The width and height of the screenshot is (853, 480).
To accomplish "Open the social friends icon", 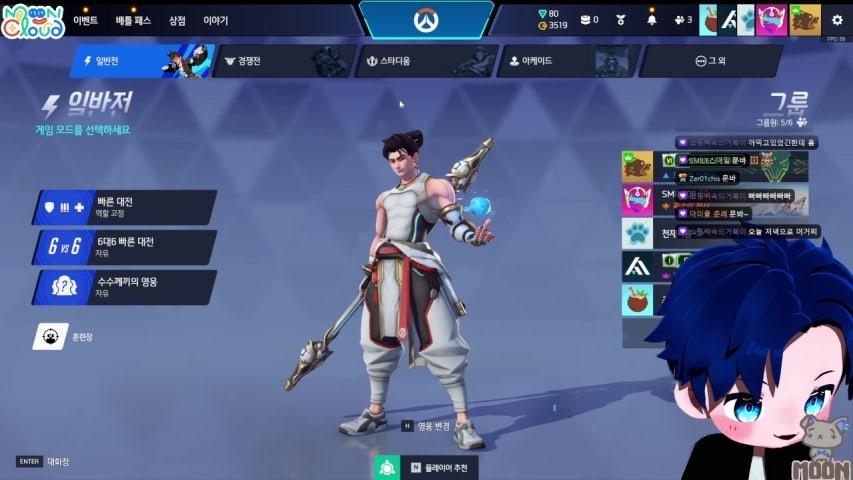I will (683, 20).
